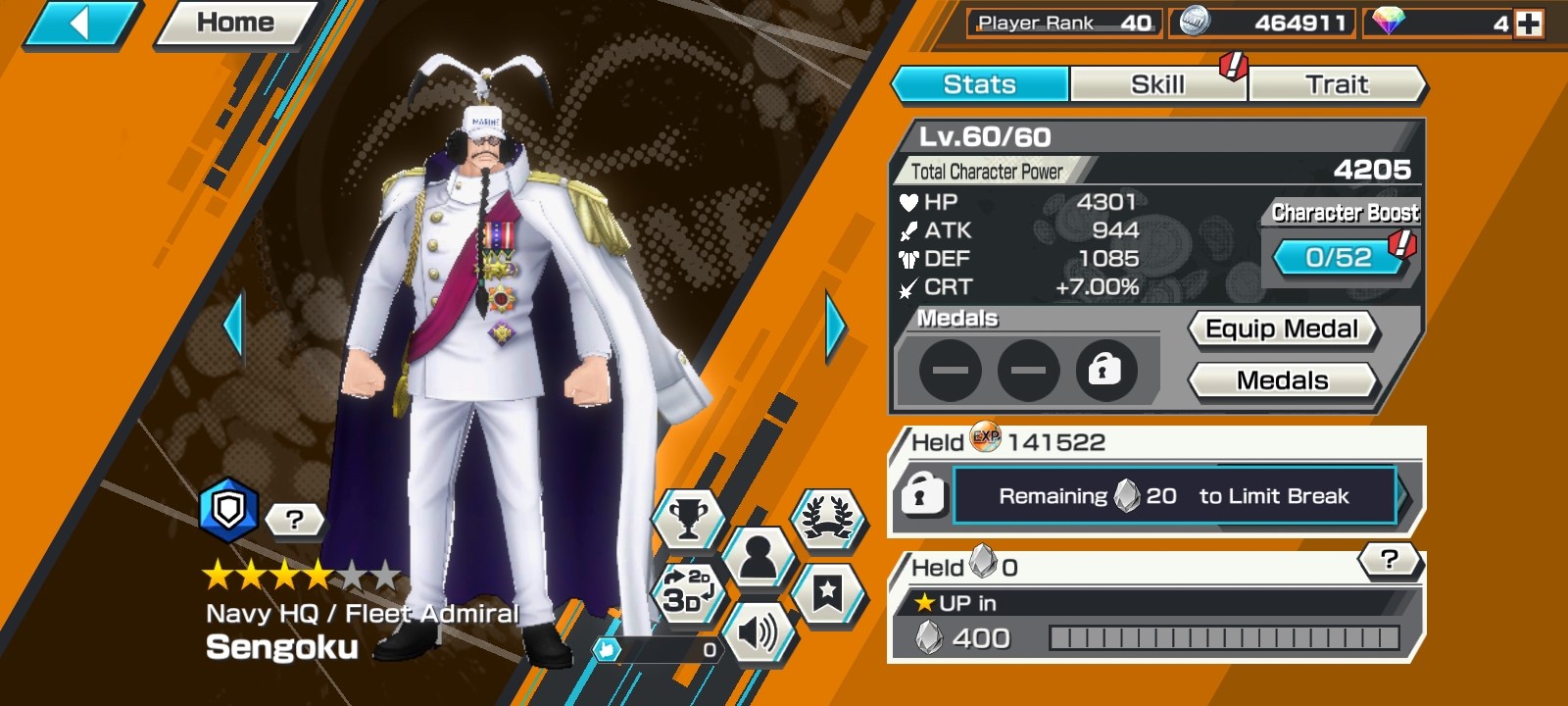Click the Equip Medal button
The height and width of the screenshot is (706, 1568).
click(x=1282, y=329)
